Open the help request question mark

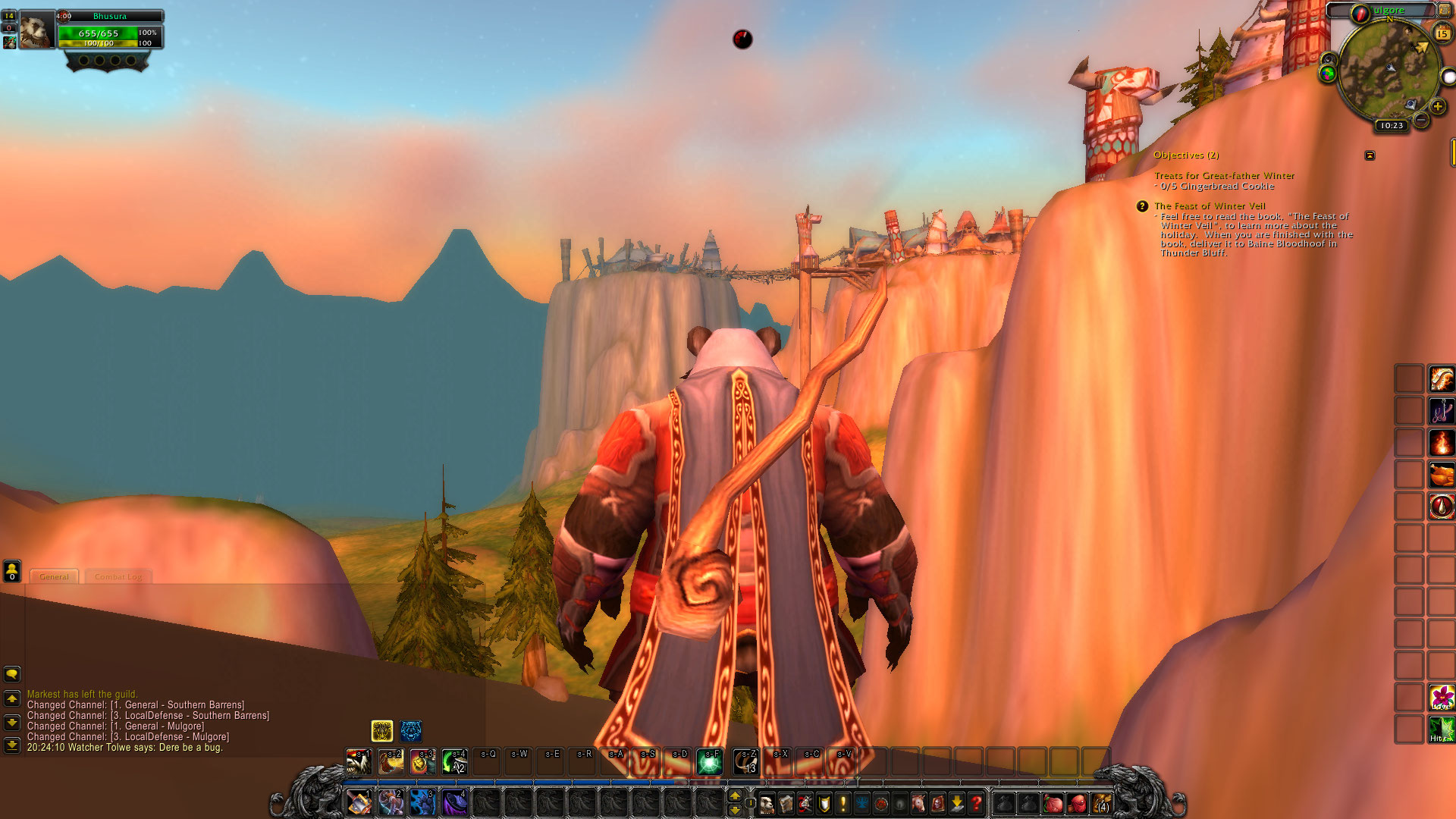pyautogui.click(x=977, y=802)
